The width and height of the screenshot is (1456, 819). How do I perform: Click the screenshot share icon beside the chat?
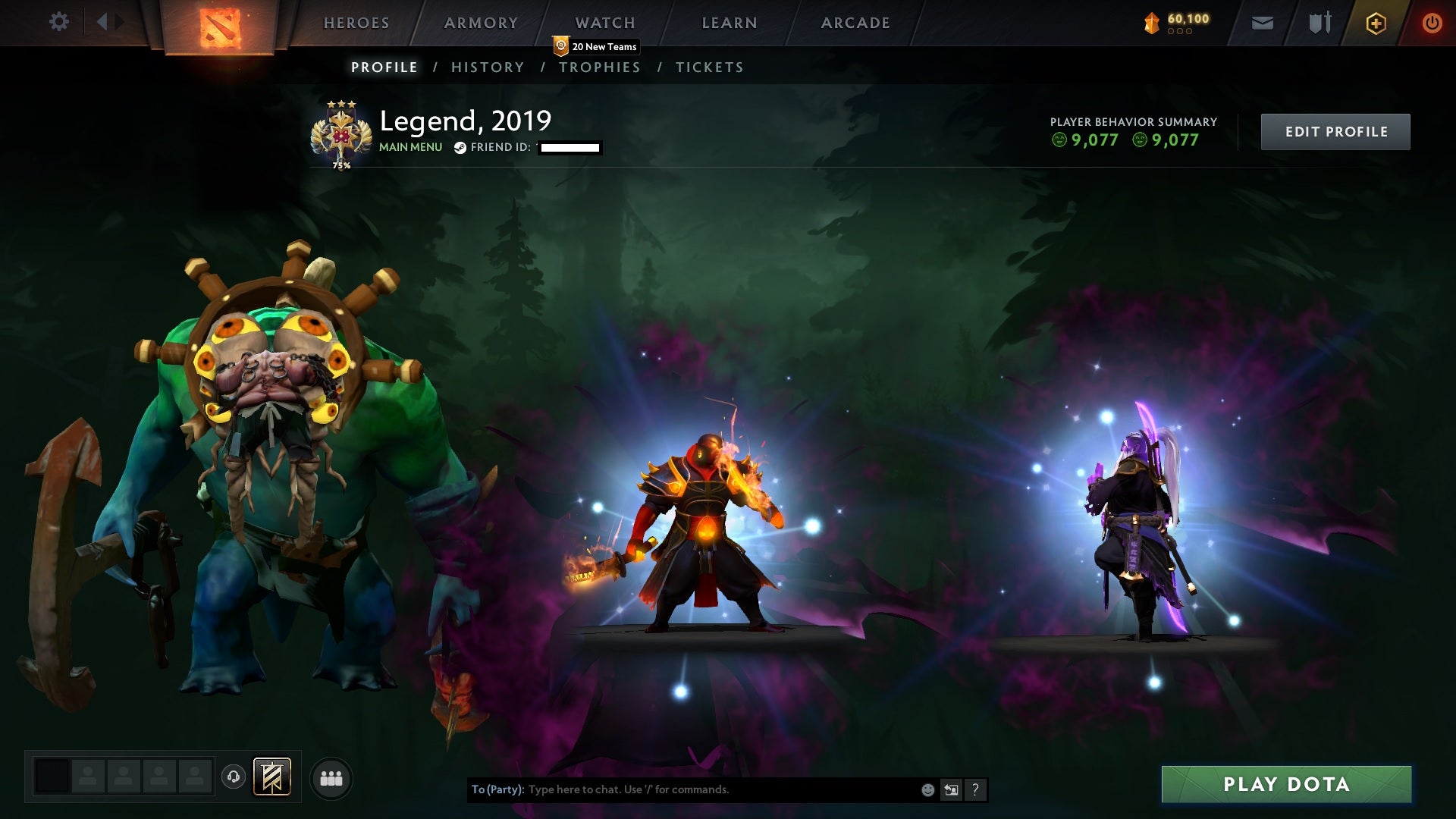[x=951, y=789]
